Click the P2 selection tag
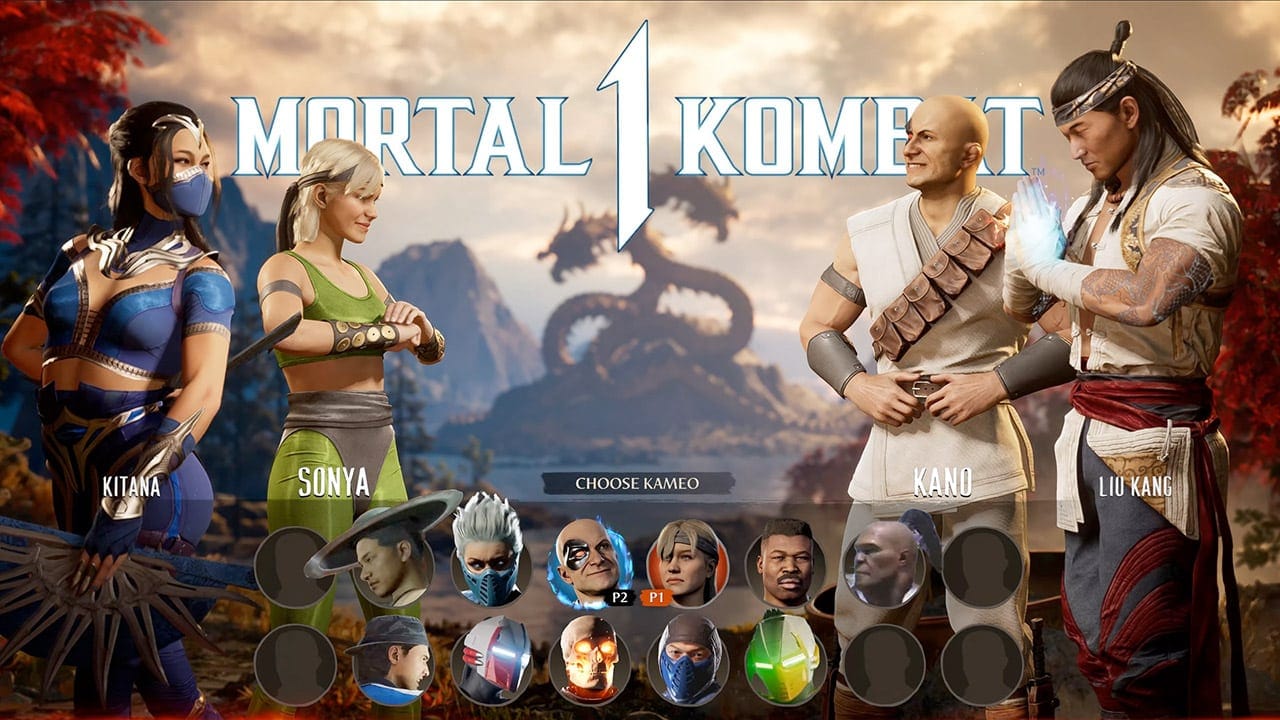The image size is (1280, 720). pyautogui.click(x=621, y=596)
